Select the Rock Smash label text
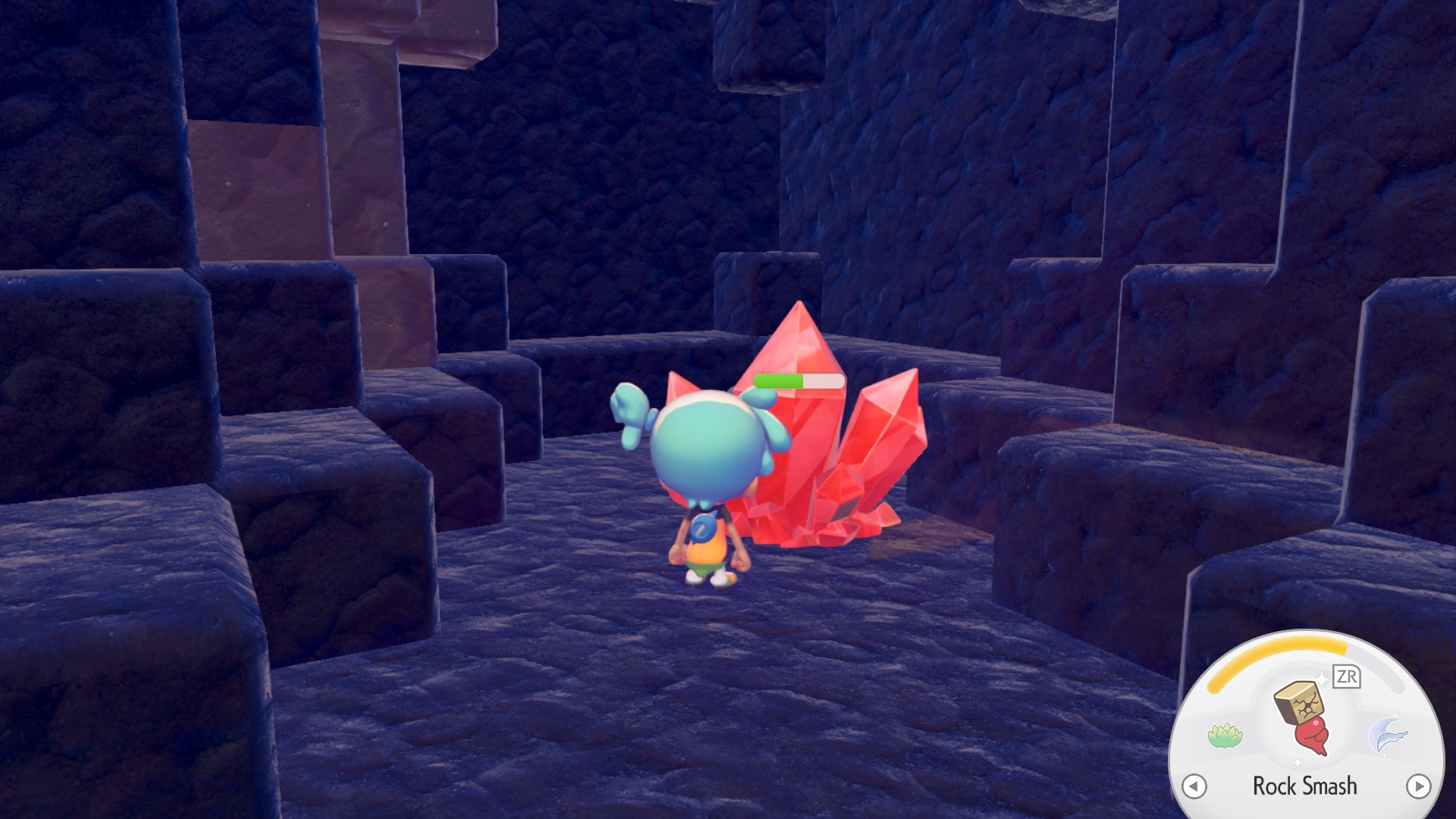Viewport: 1456px width, 819px height. tap(1306, 786)
